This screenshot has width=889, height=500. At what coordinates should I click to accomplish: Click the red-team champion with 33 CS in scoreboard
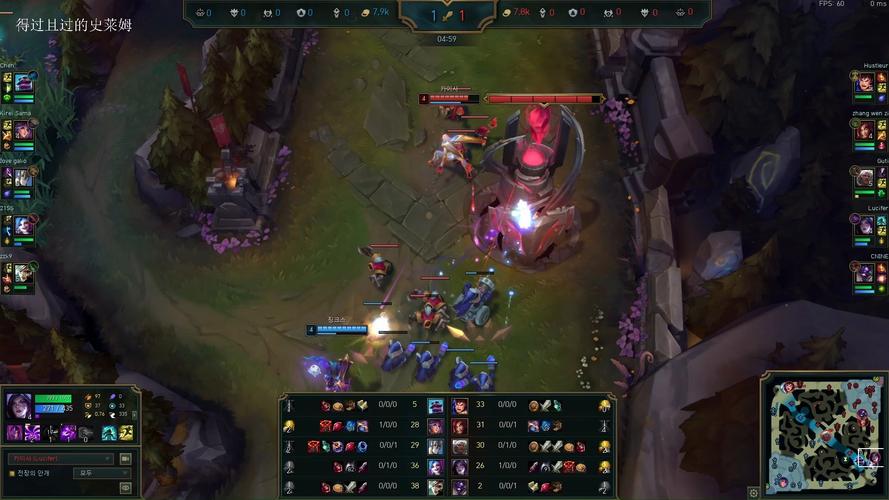click(x=460, y=405)
